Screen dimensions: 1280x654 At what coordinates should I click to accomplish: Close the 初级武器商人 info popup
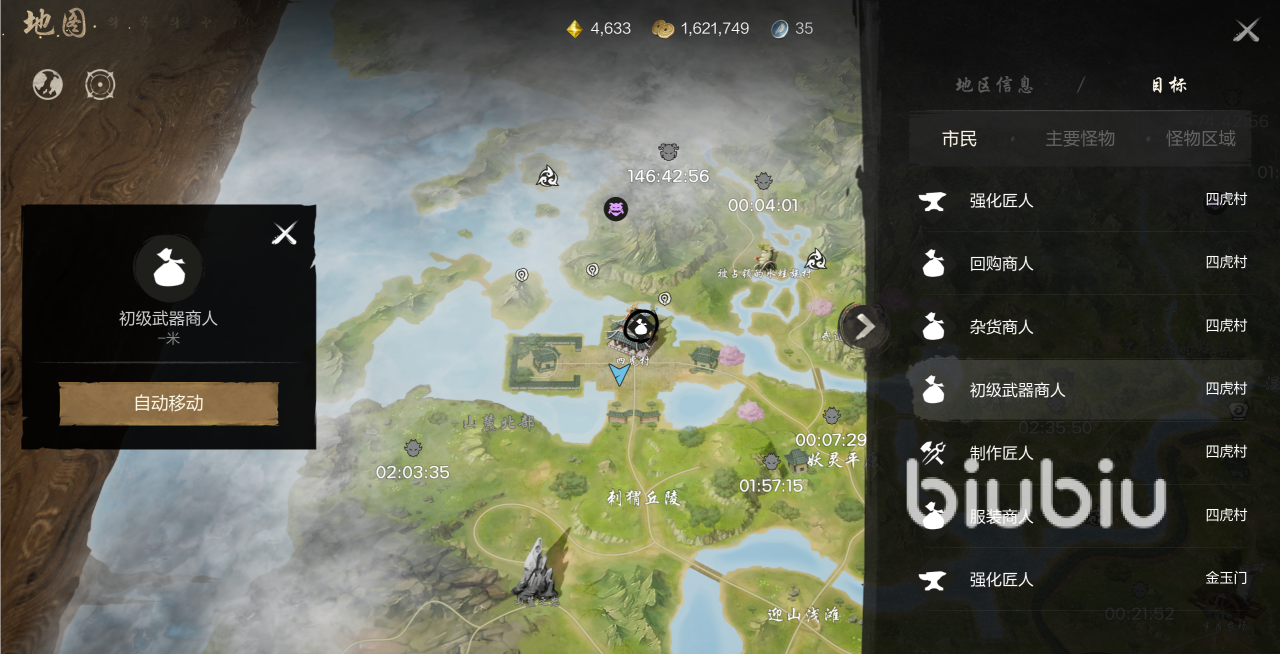pyautogui.click(x=285, y=234)
